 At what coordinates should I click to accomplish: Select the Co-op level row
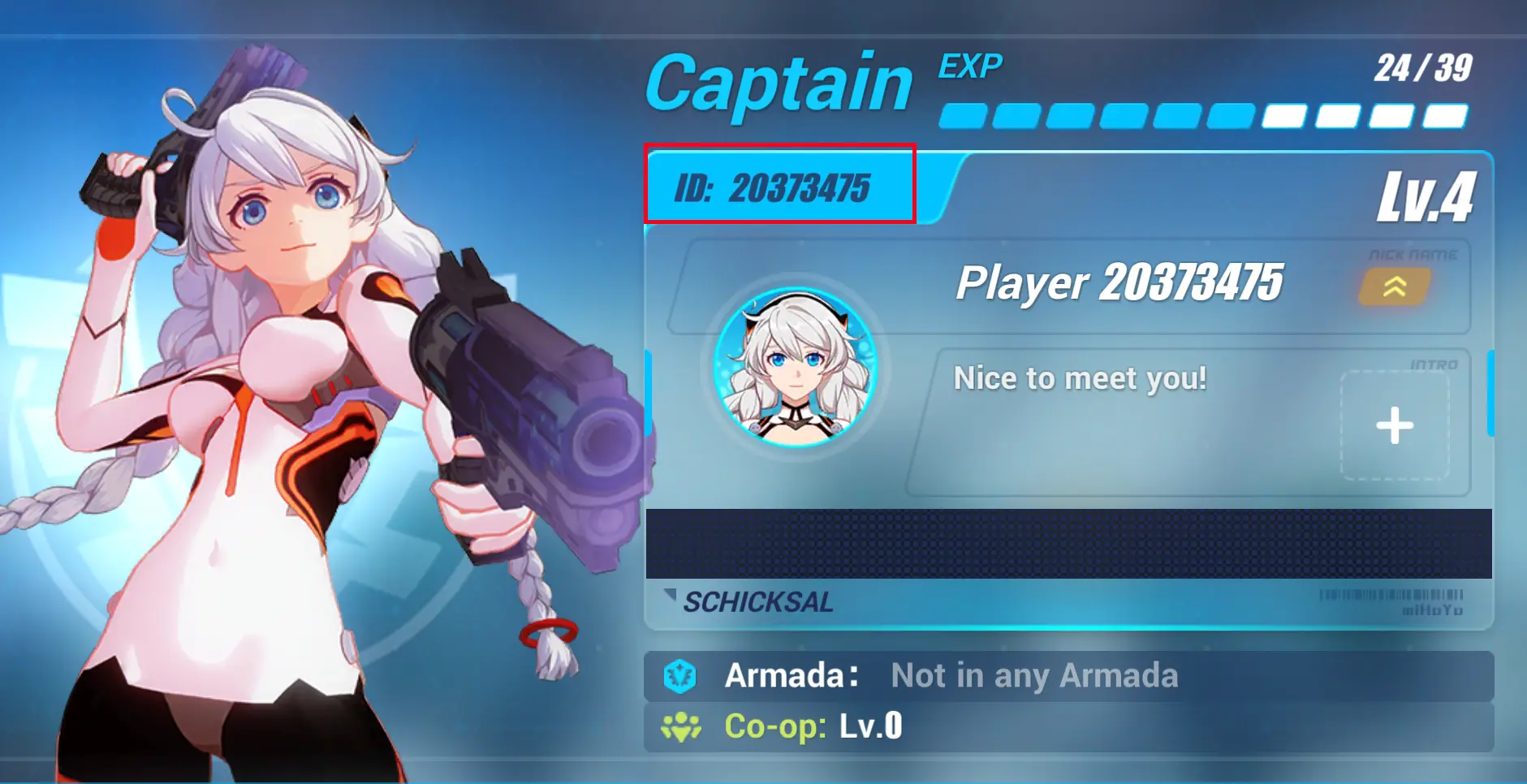1068,726
